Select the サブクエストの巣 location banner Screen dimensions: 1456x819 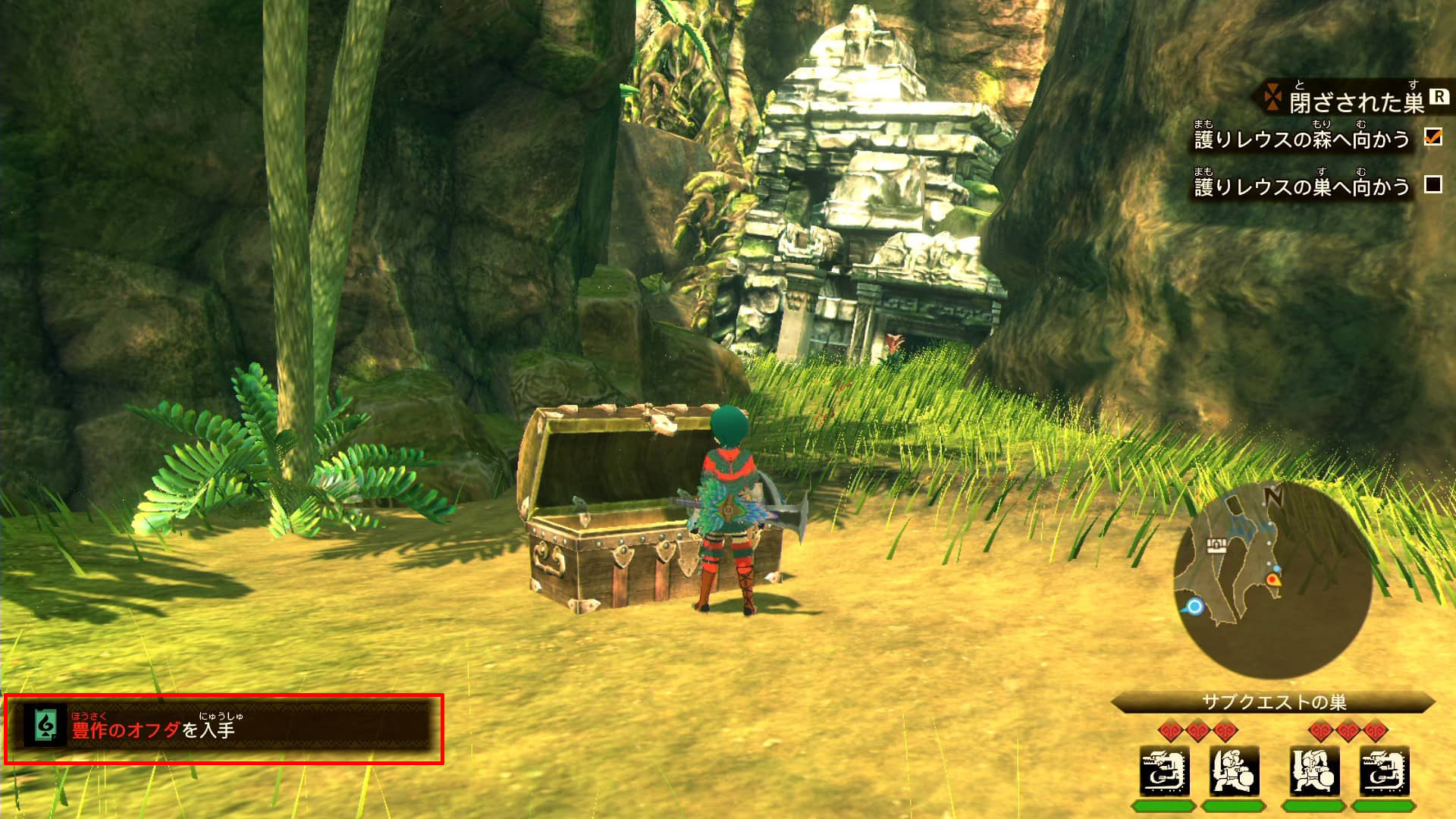point(1273,702)
